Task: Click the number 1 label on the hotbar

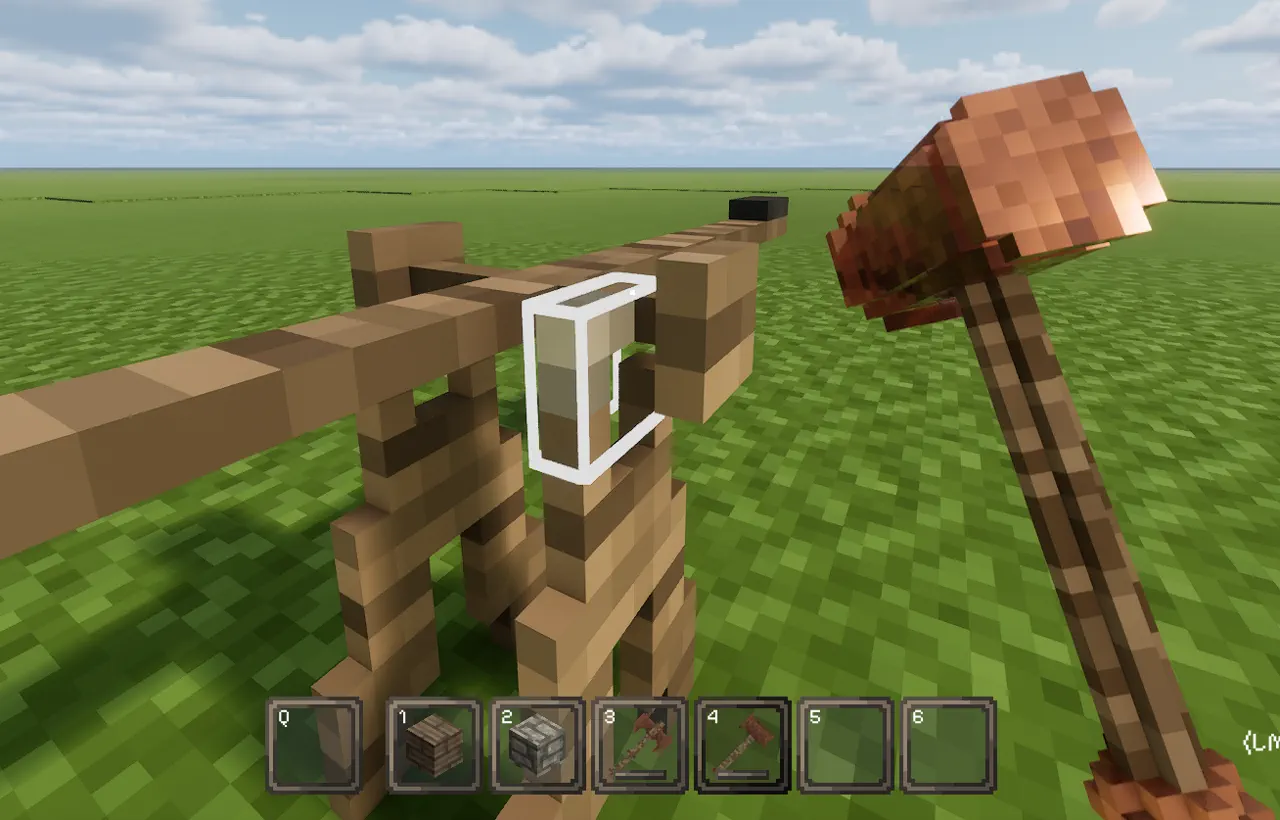Action: pos(401,716)
